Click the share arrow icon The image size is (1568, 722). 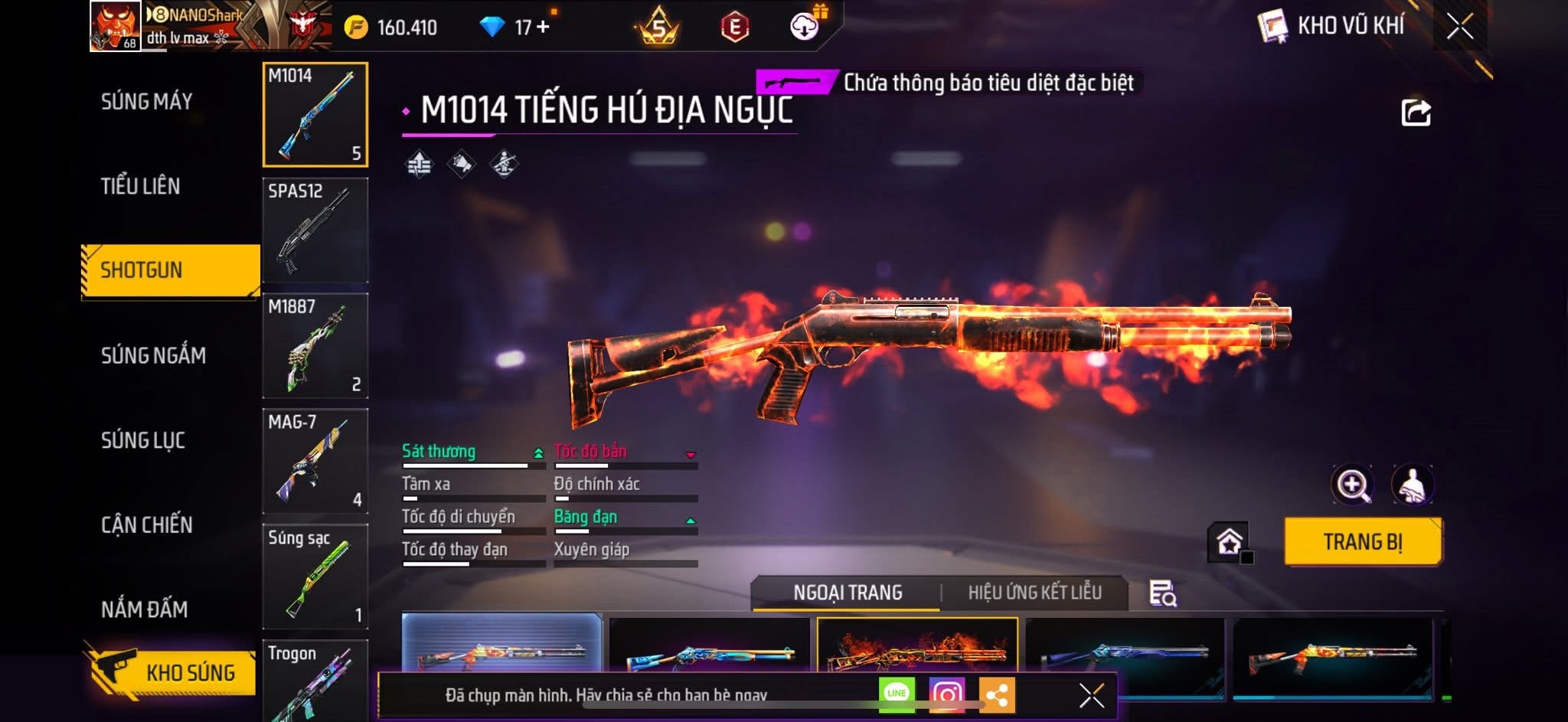pyautogui.click(x=1416, y=113)
